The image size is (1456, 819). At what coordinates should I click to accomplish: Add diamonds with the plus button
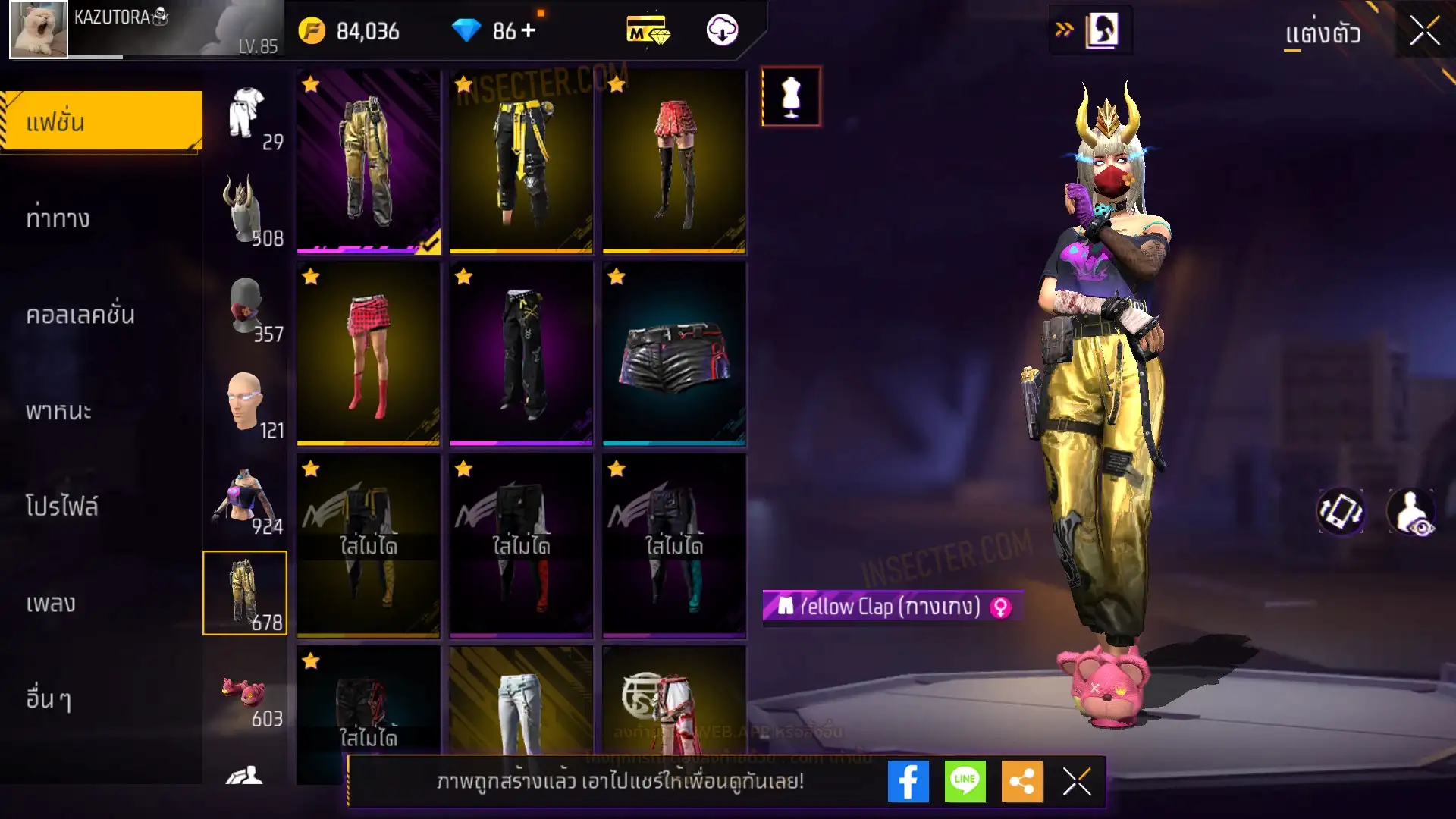point(529,30)
